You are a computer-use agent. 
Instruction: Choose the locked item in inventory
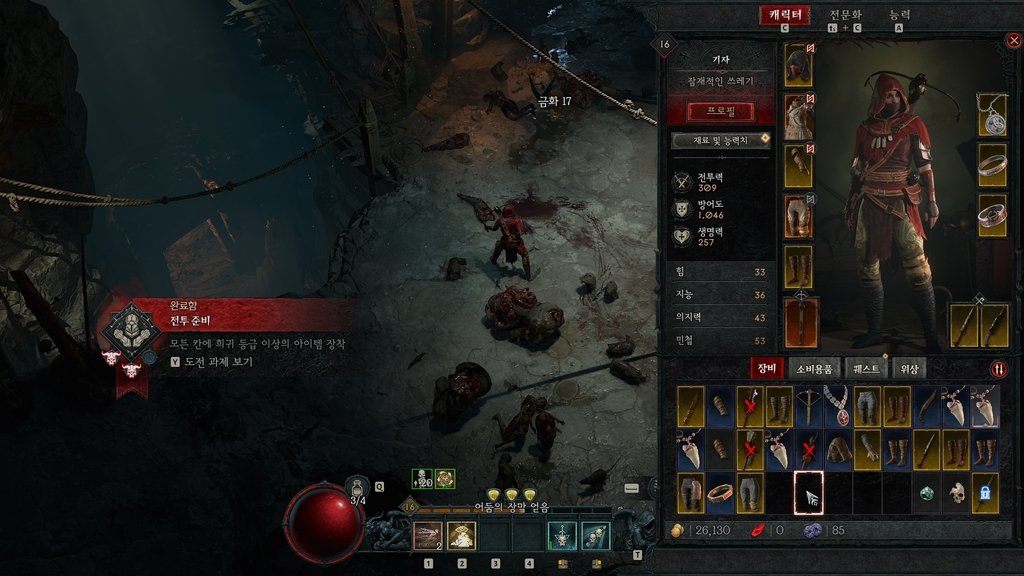985,493
